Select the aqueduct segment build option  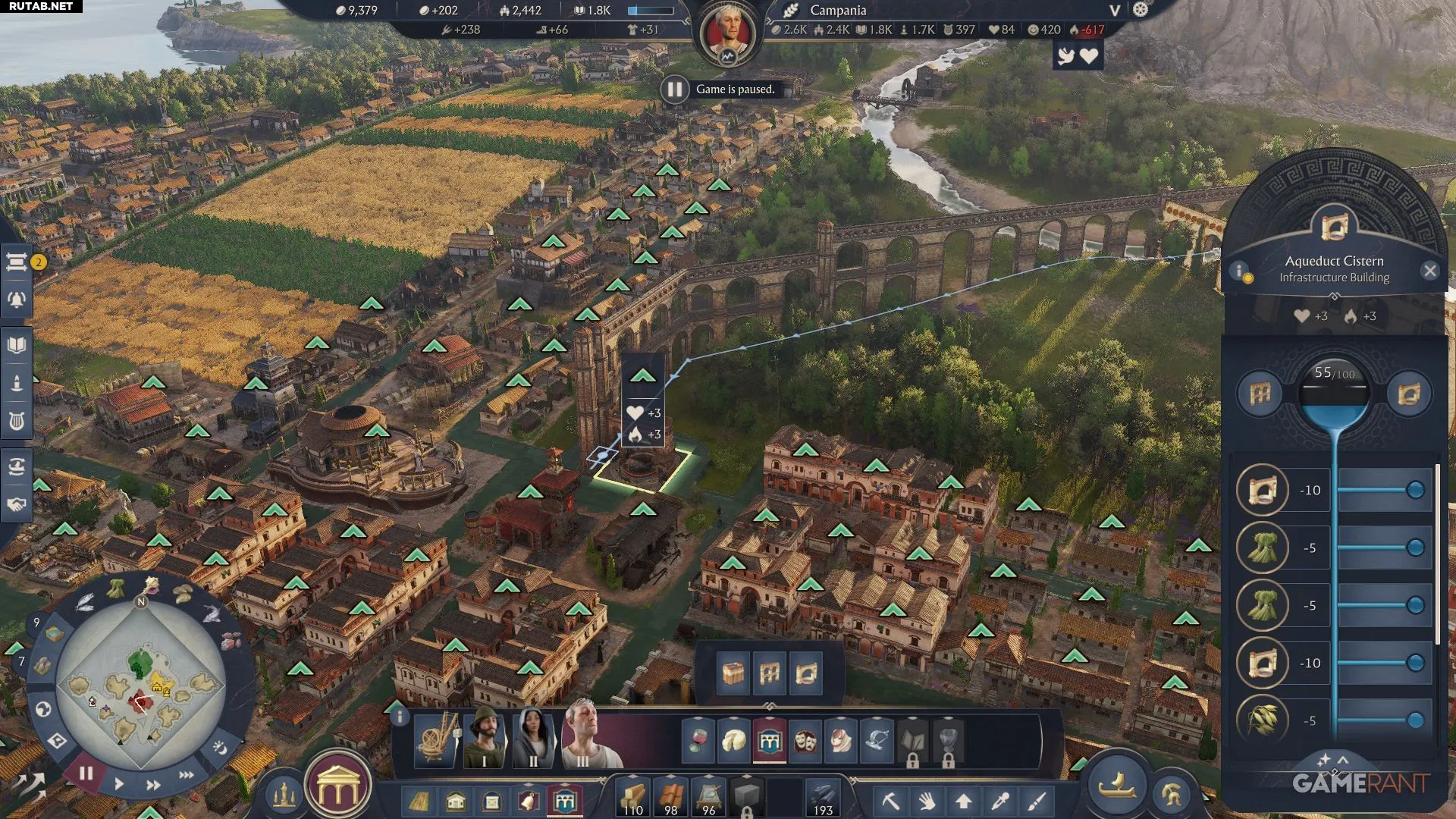point(770,673)
